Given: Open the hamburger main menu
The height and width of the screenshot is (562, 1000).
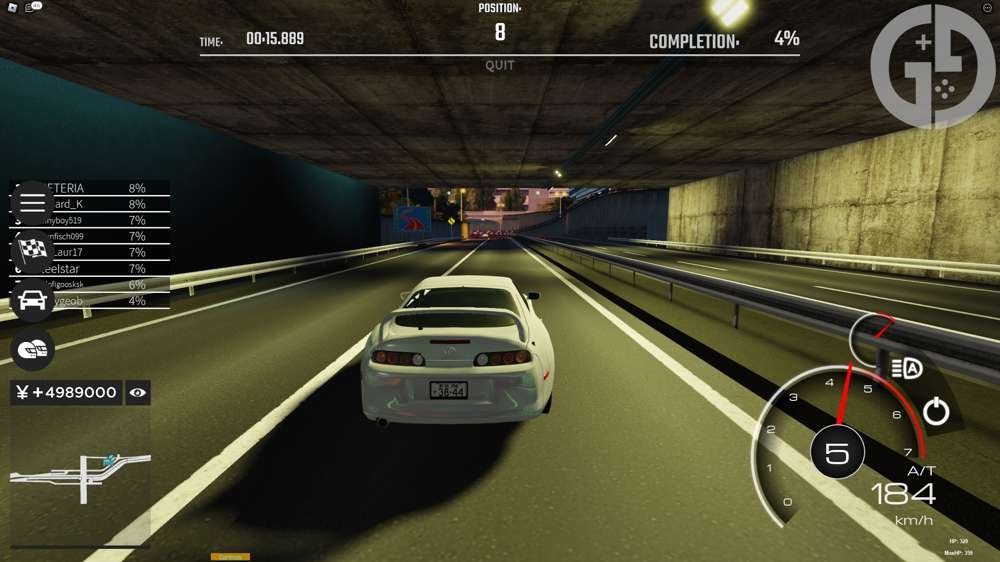Looking at the screenshot, I should [33, 203].
